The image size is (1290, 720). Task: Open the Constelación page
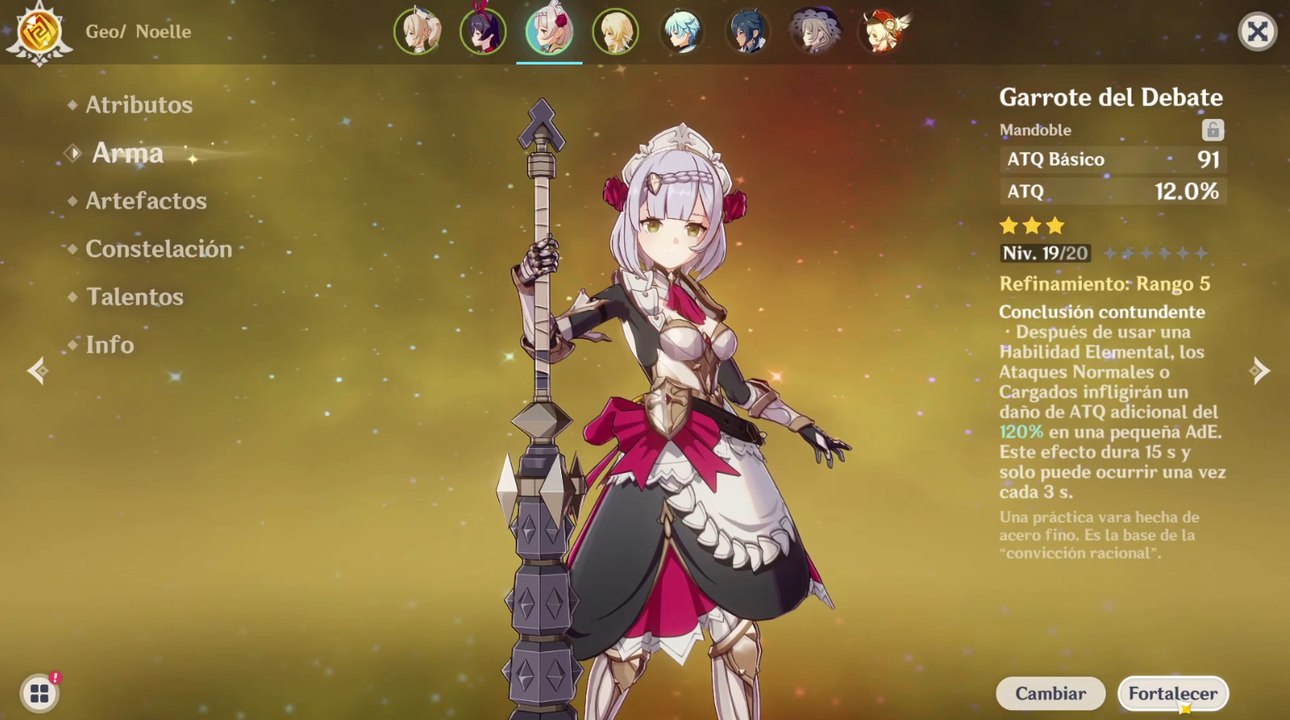point(158,249)
